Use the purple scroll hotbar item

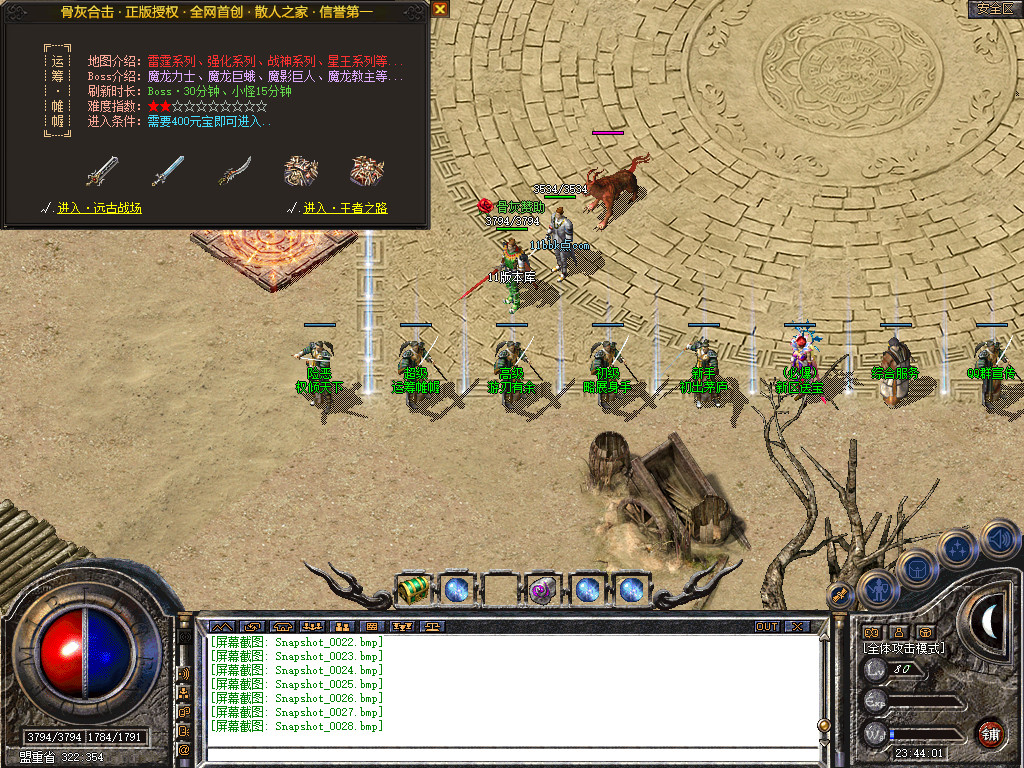543,589
